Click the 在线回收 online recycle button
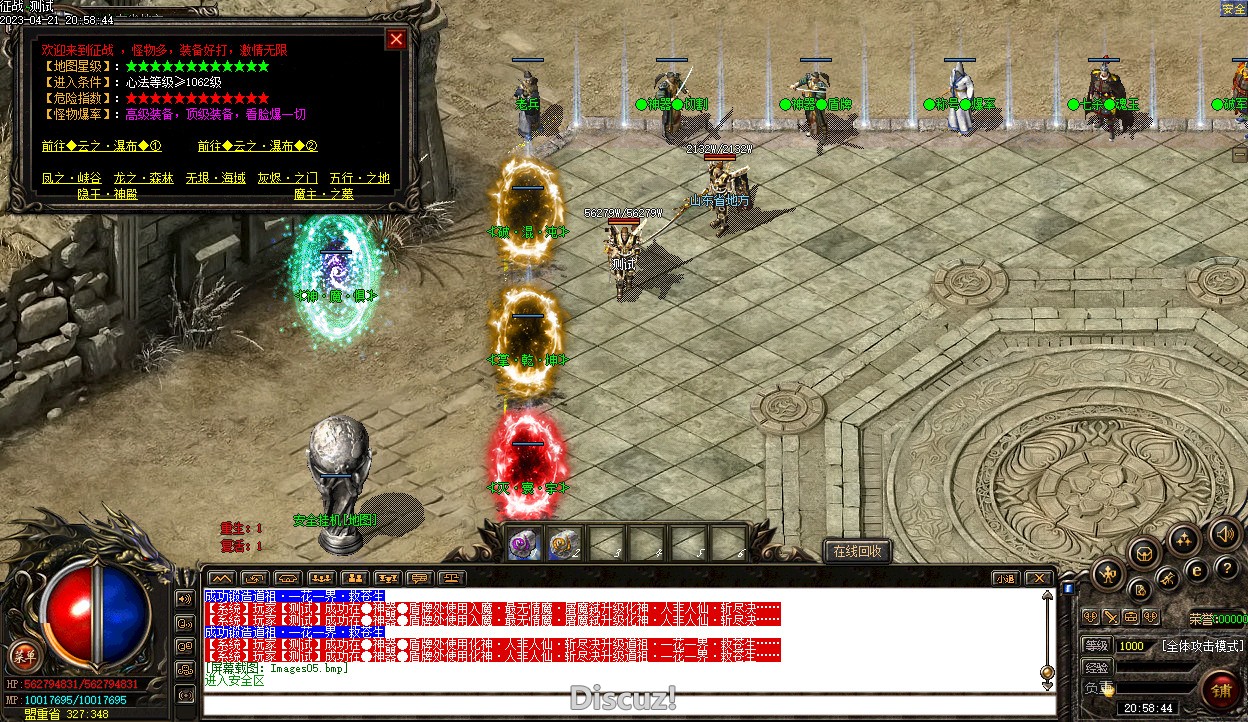This screenshot has height=722, width=1248. 857,551
